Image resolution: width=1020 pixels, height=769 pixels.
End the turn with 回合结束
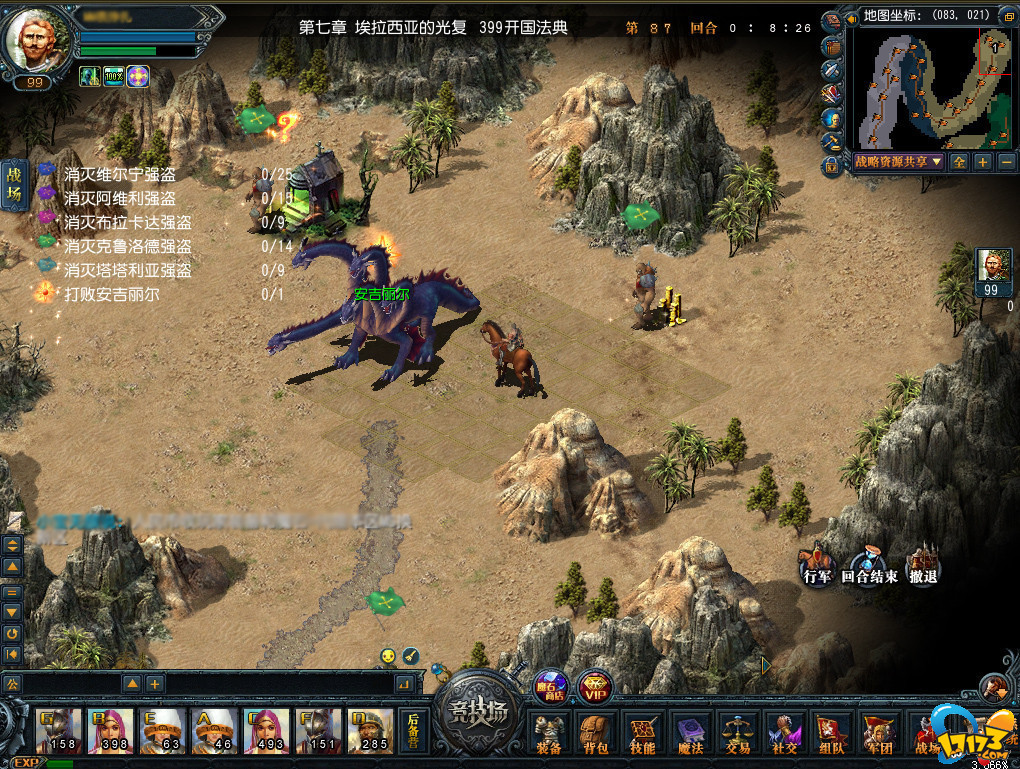tap(869, 566)
